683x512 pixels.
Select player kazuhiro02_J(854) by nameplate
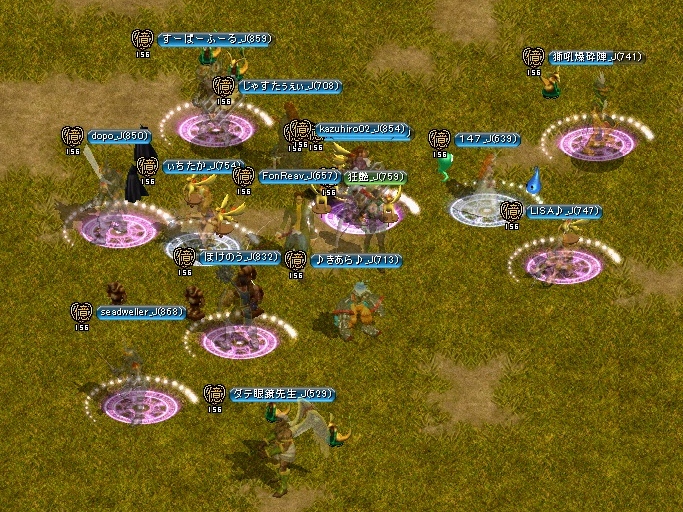click(x=362, y=129)
